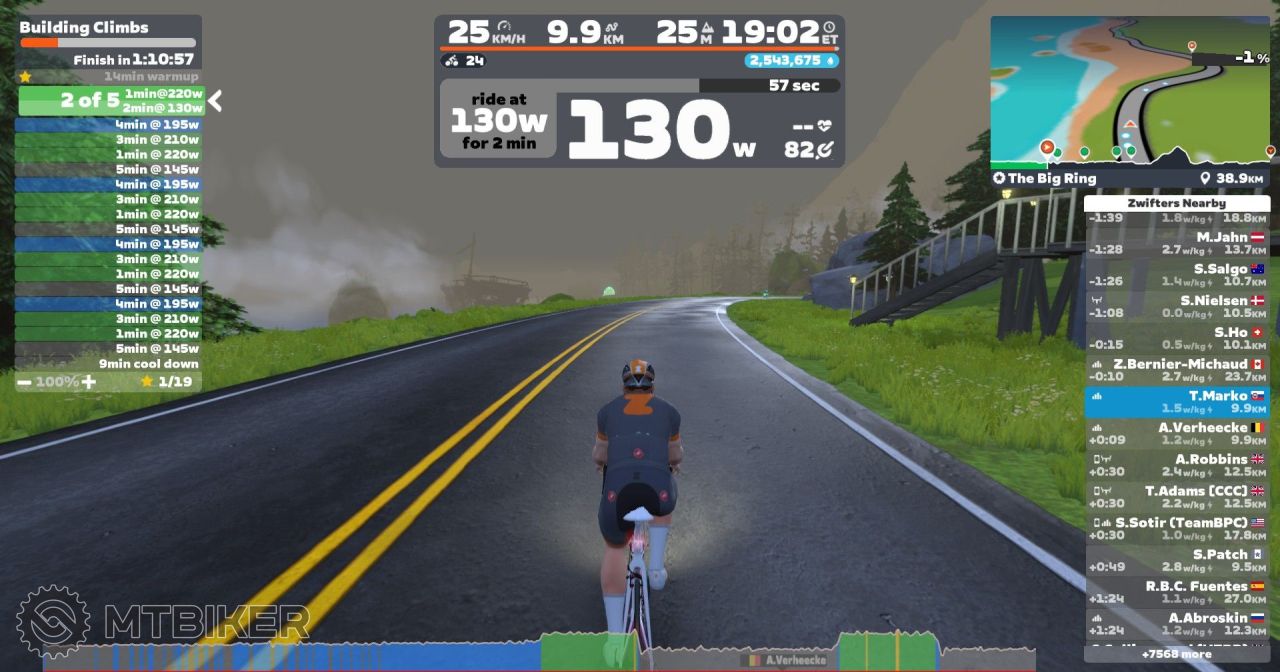The height and width of the screenshot is (672, 1280).
Task: Click T.Adams (CCC) in the list
Action: click(1177, 497)
